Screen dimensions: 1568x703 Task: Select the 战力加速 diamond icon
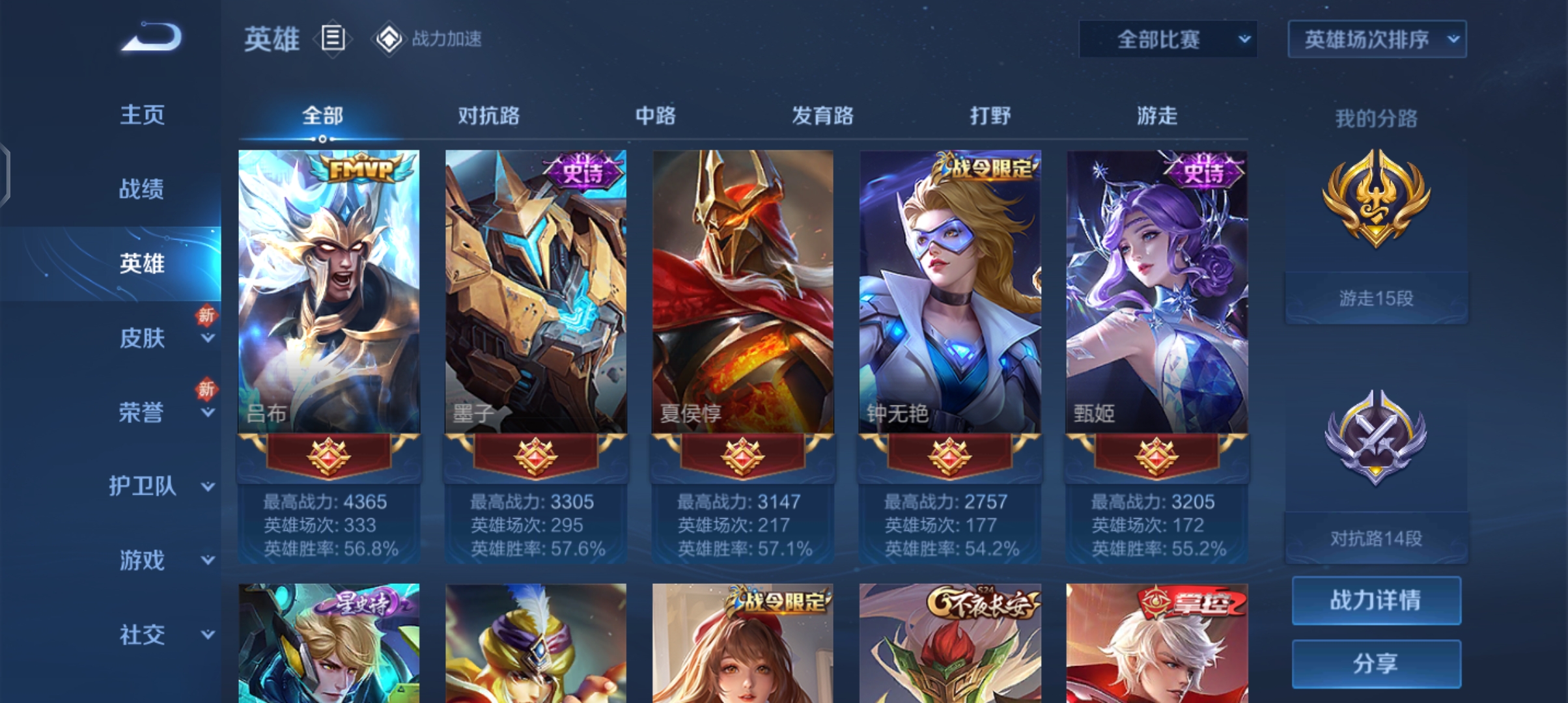pos(388,39)
